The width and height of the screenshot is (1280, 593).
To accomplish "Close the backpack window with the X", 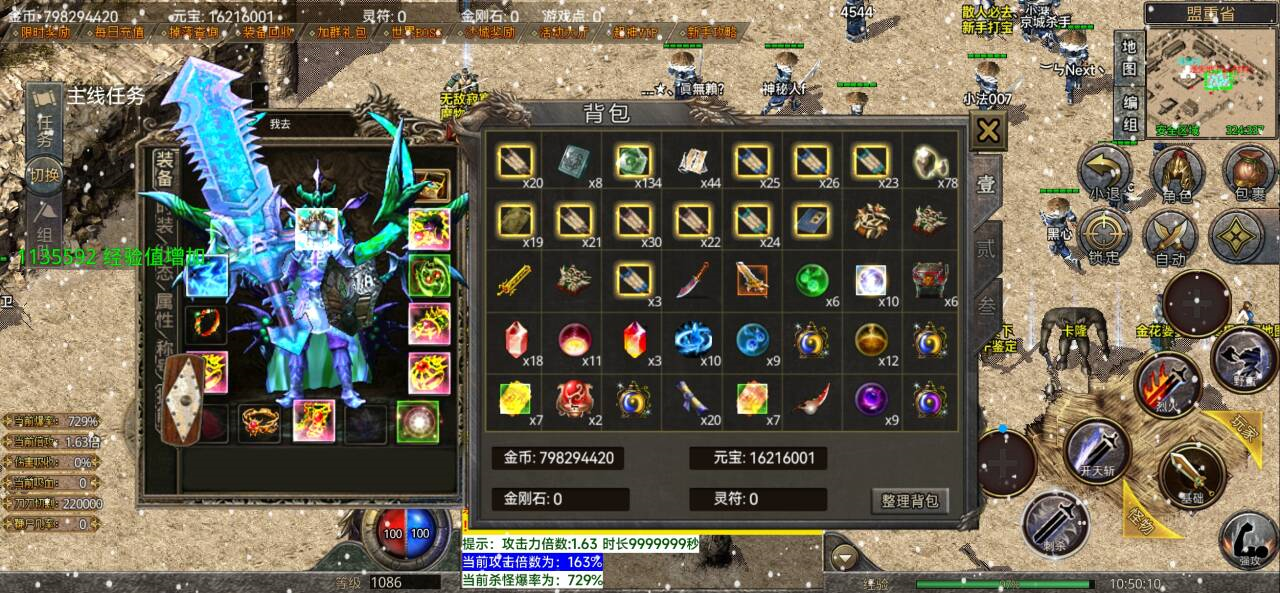I will pyautogui.click(x=988, y=131).
